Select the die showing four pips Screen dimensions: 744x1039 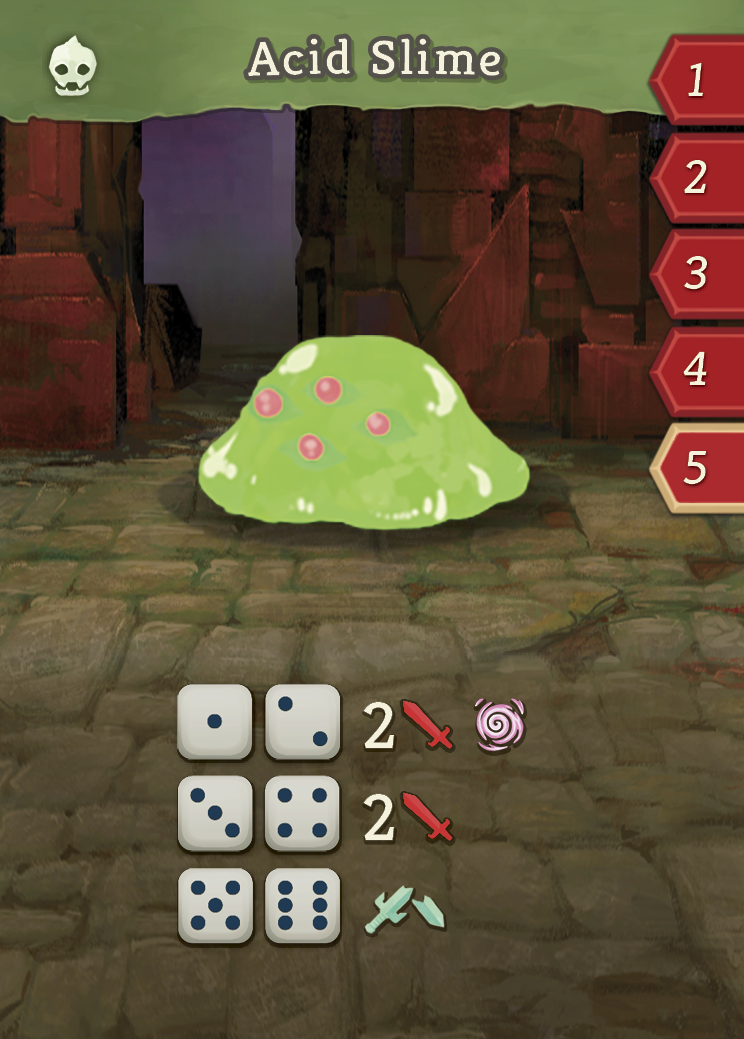pos(302,813)
